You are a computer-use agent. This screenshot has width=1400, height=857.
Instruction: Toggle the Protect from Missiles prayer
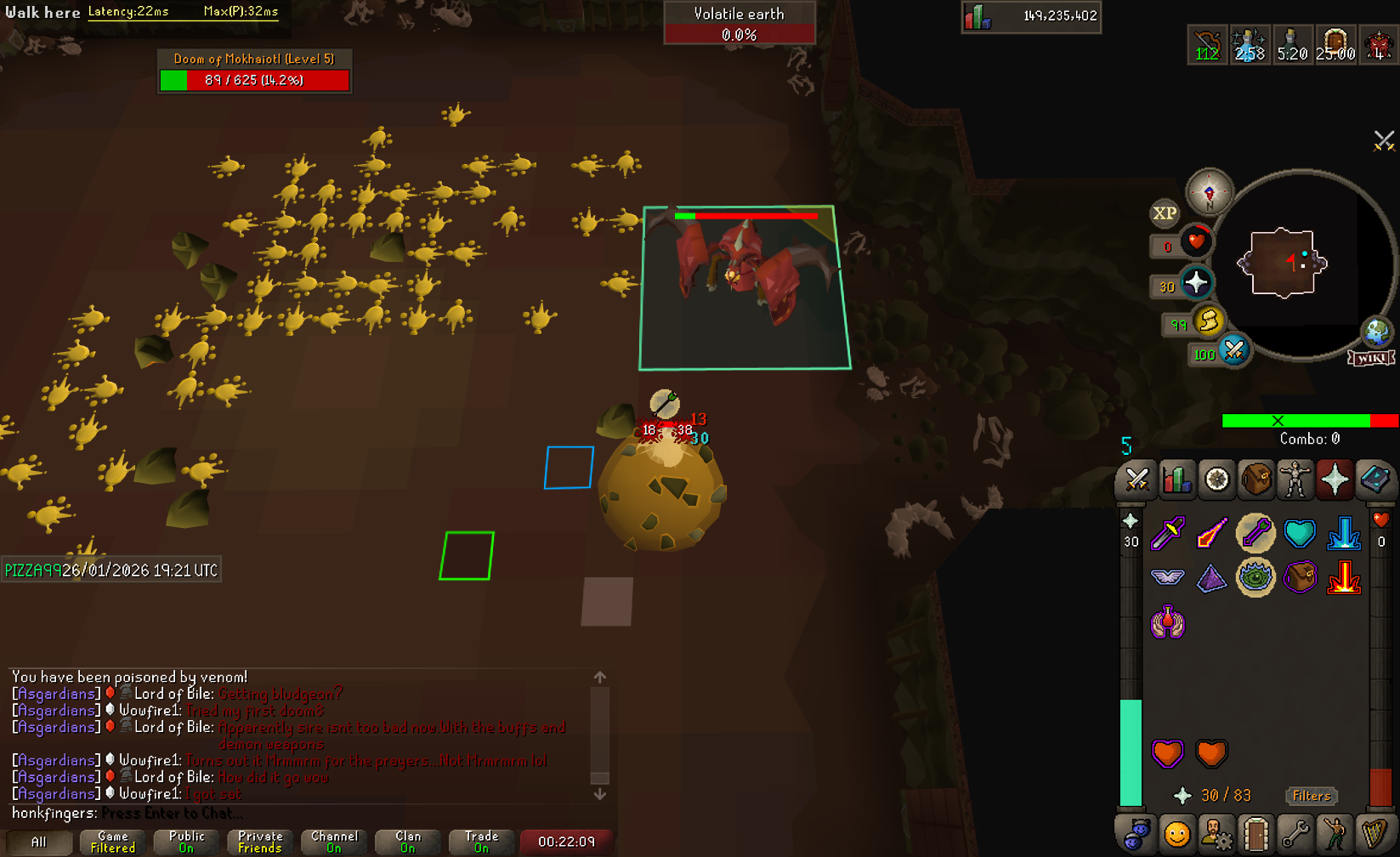1255,533
